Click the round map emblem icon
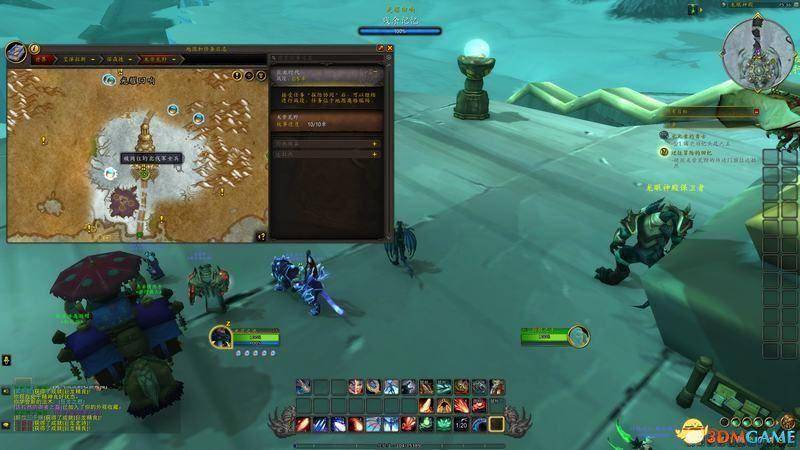This screenshot has width=800, height=450. pos(16,52)
